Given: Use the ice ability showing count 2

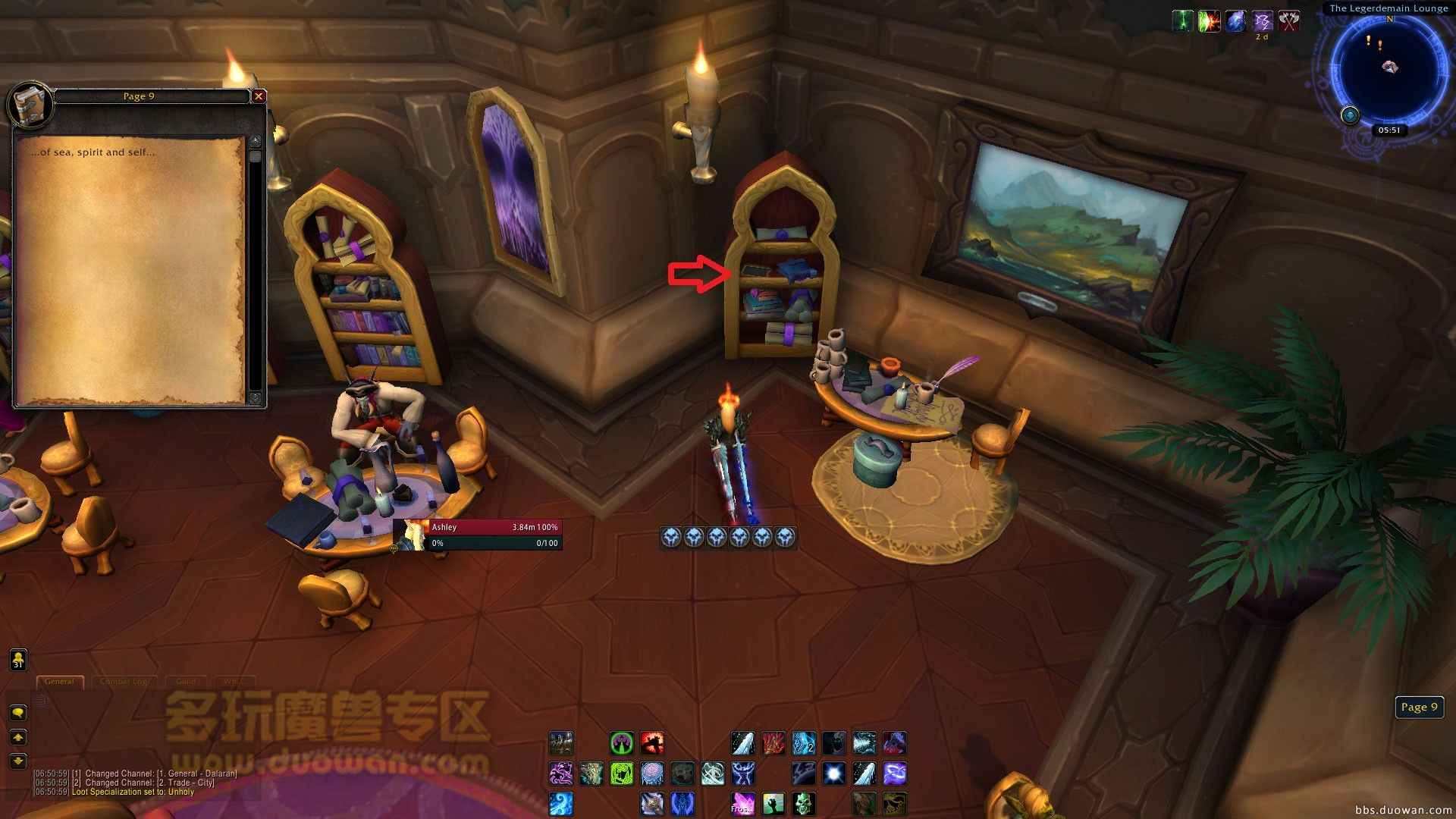Looking at the screenshot, I should click(803, 743).
